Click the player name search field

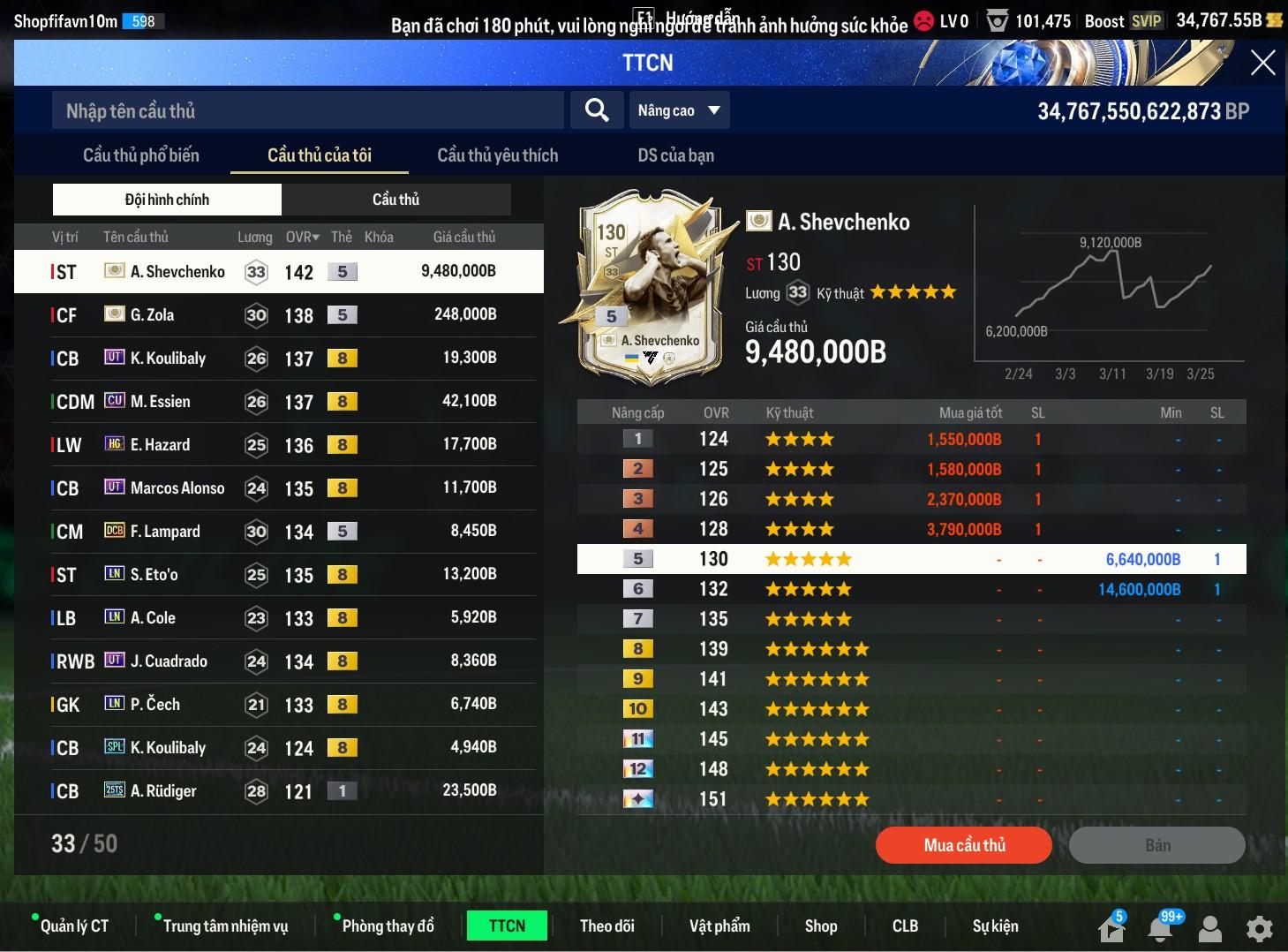[x=307, y=111]
